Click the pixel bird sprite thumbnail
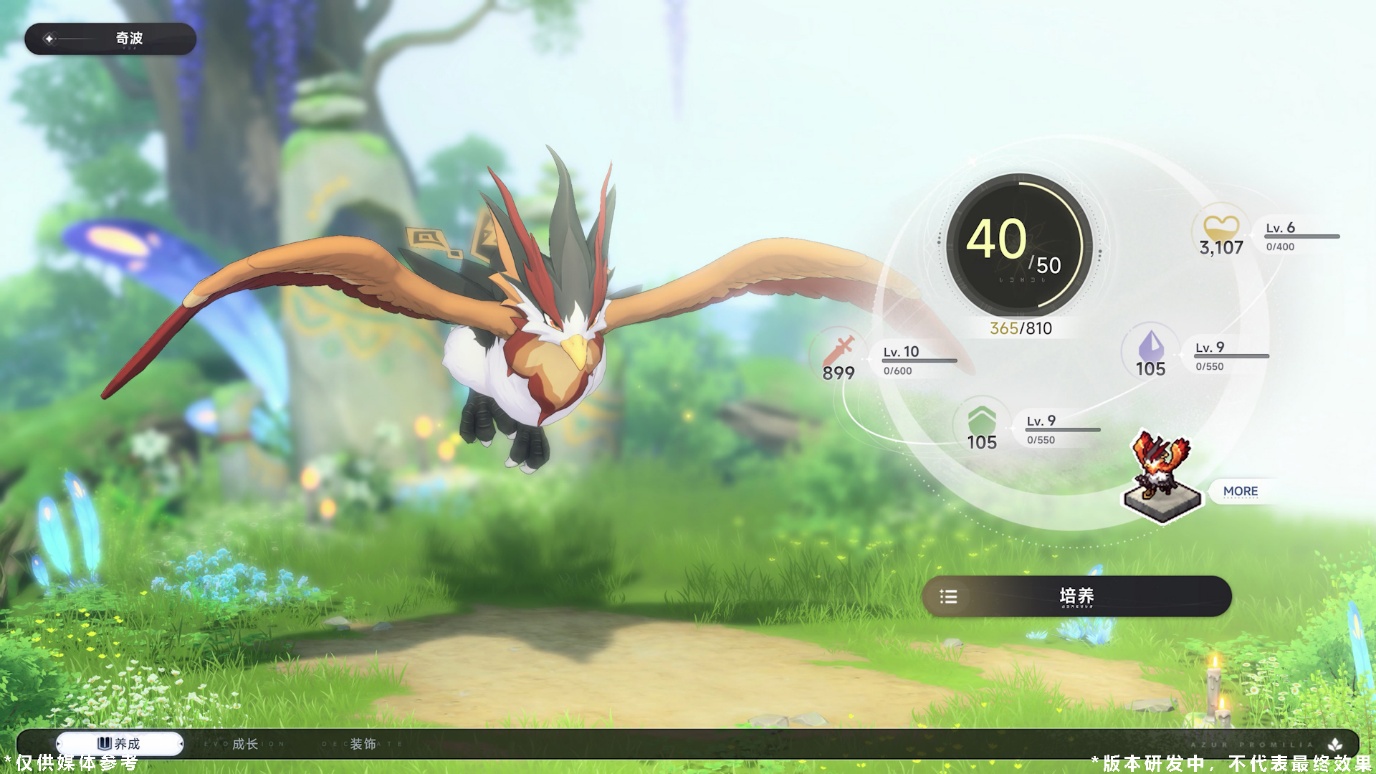Viewport: 1376px width, 774px height. pyautogui.click(x=1163, y=476)
